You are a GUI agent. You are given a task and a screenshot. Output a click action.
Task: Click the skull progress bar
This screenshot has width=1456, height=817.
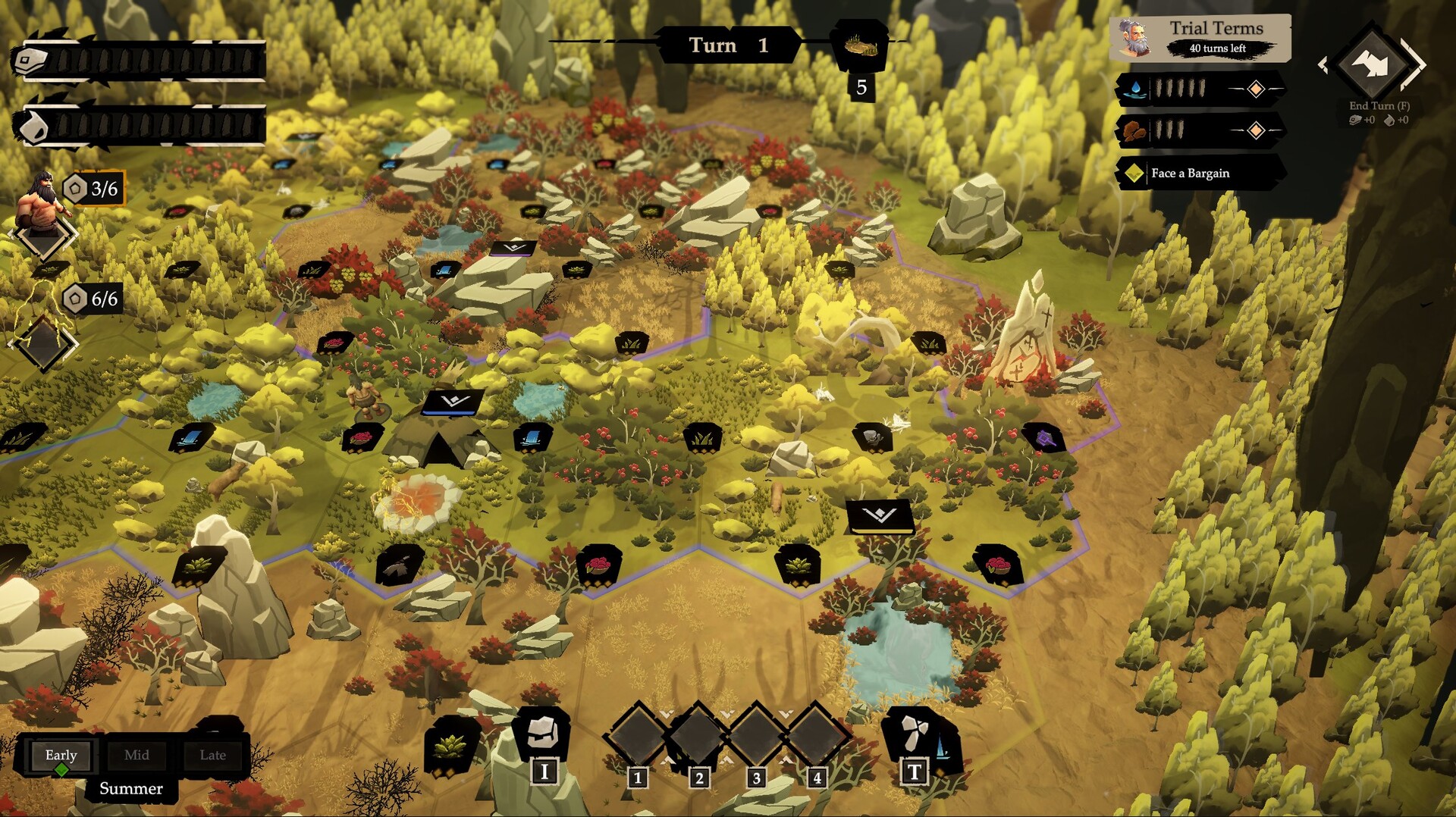[140, 61]
